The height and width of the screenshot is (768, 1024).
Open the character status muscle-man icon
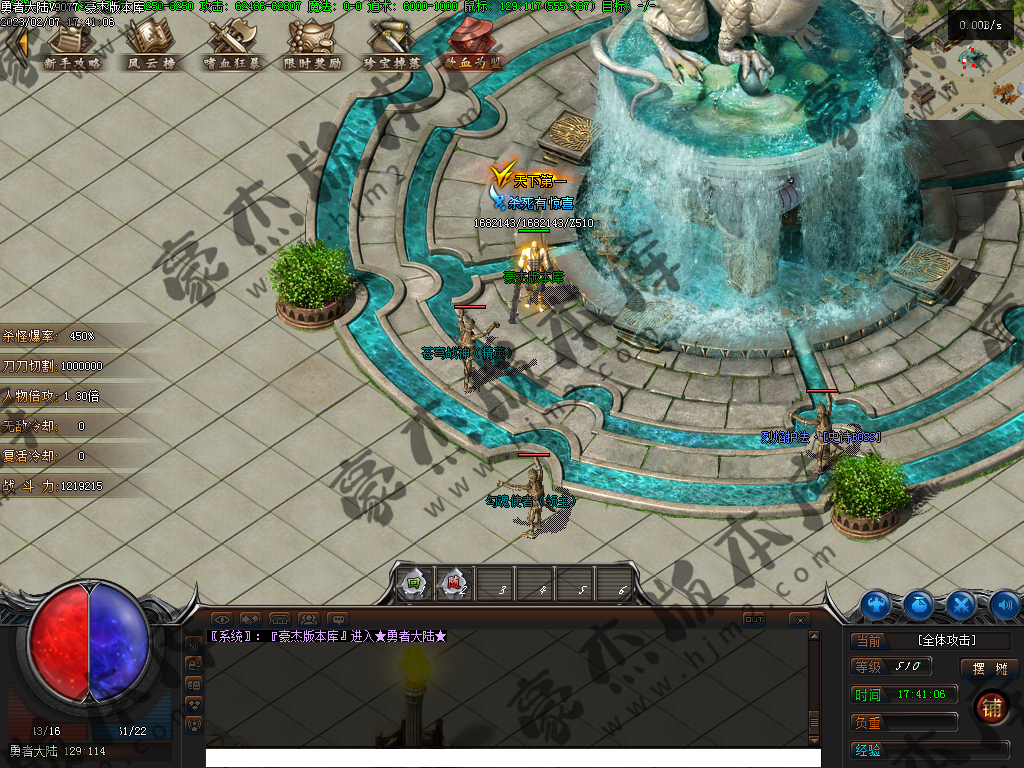point(877,604)
